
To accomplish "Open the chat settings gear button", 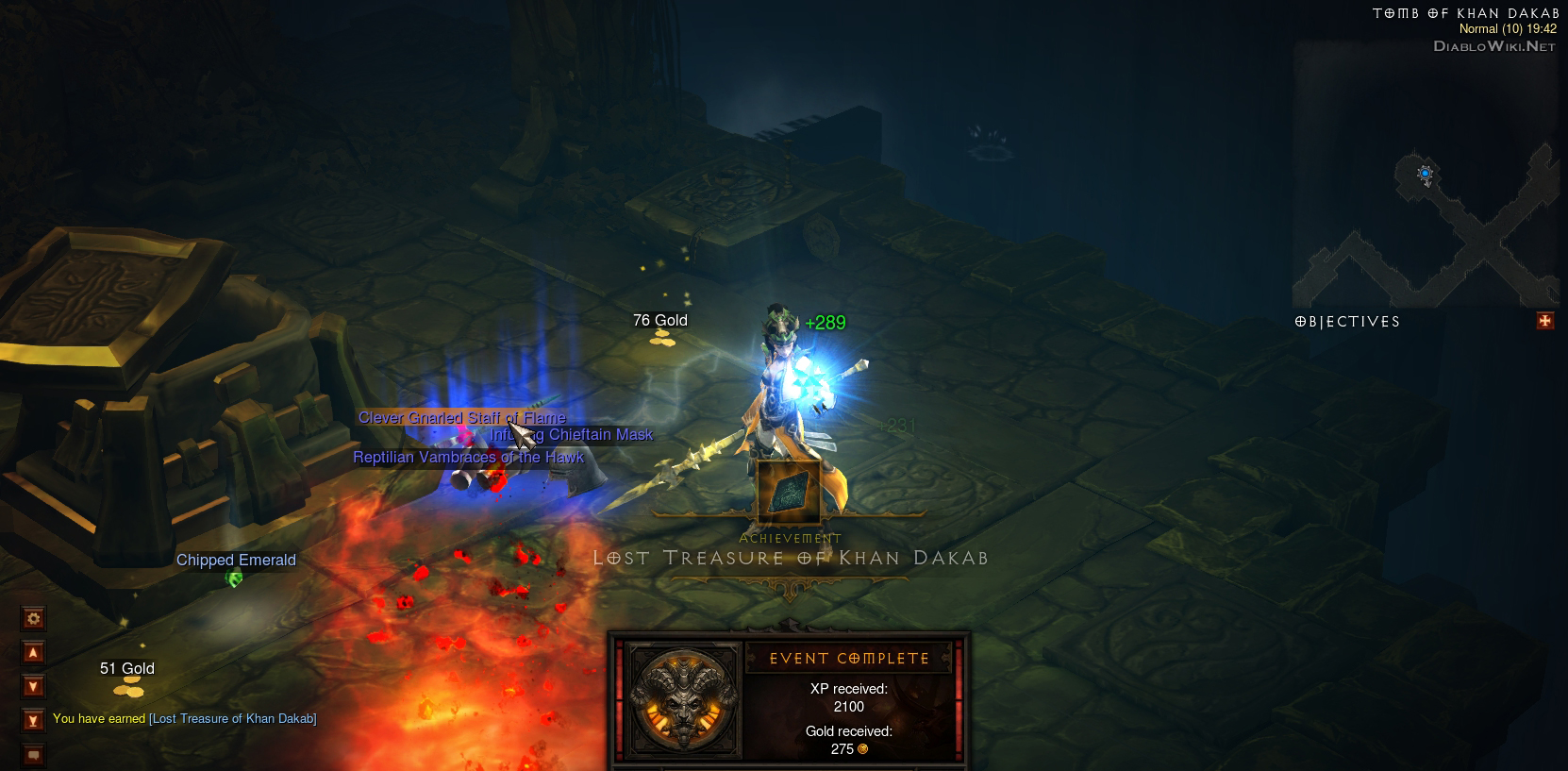I will [34, 619].
